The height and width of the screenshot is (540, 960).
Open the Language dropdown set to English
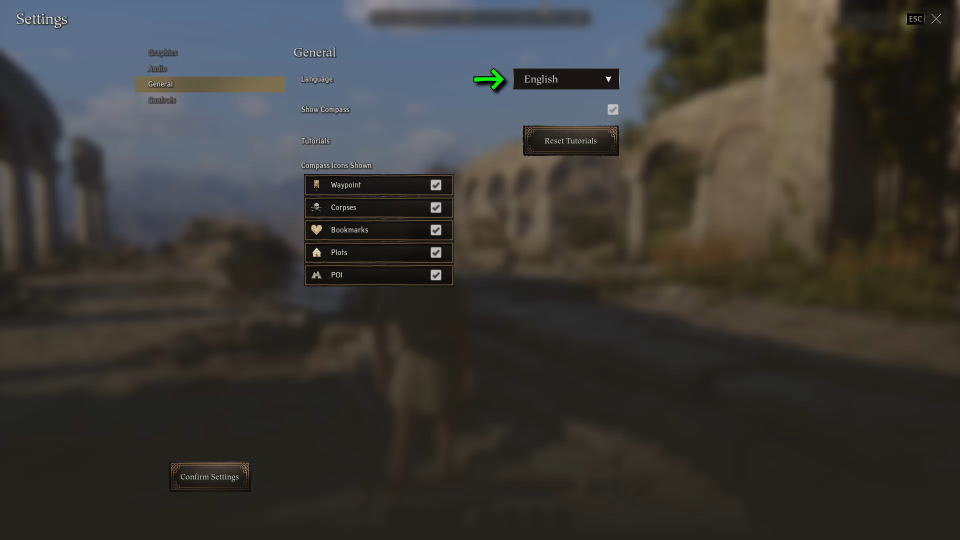pyautogui.click(x=566, y=79)
